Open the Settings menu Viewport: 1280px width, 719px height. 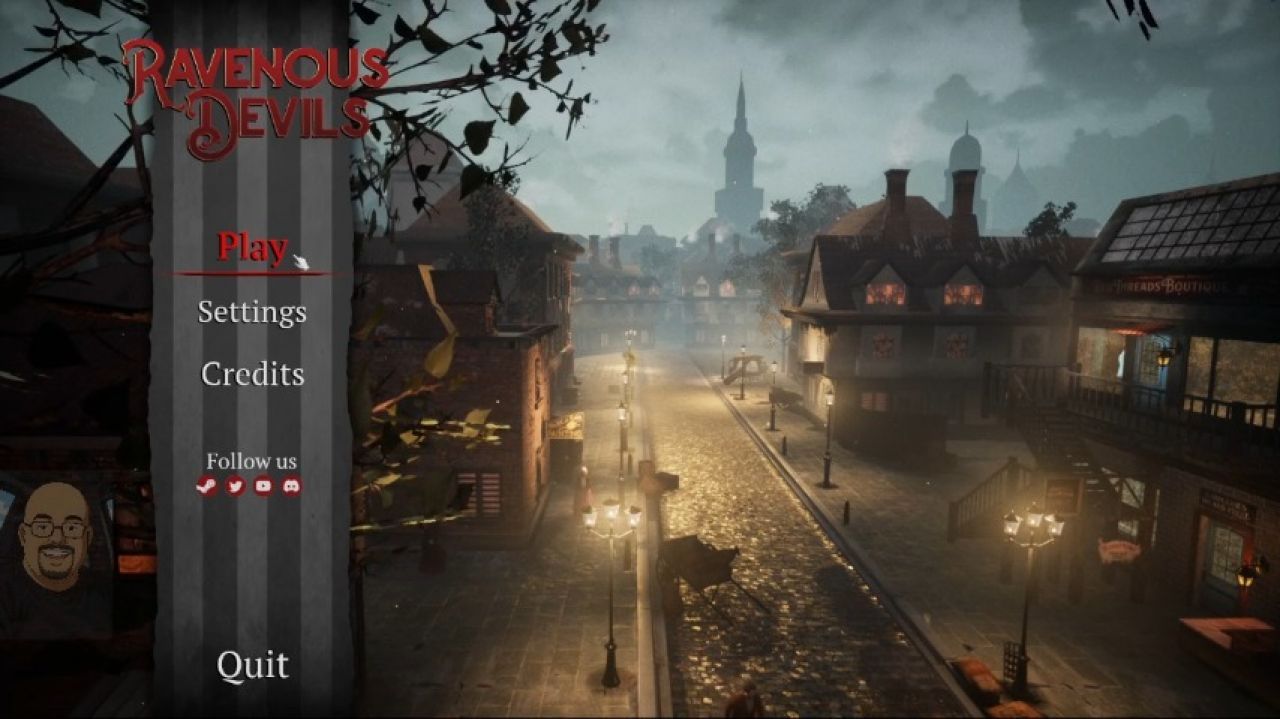[252, 311]
